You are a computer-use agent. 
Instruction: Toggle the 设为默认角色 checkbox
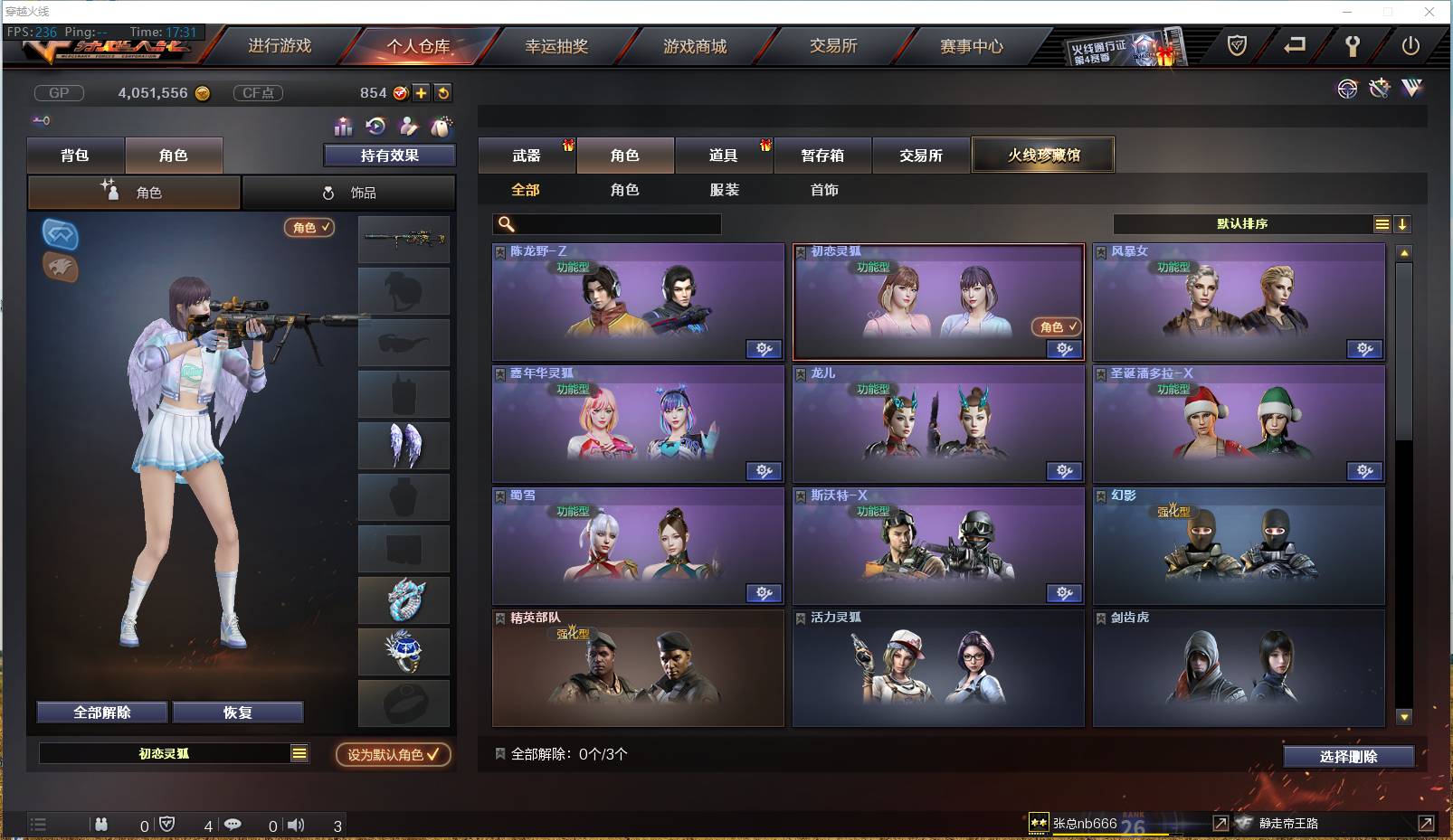392,756
